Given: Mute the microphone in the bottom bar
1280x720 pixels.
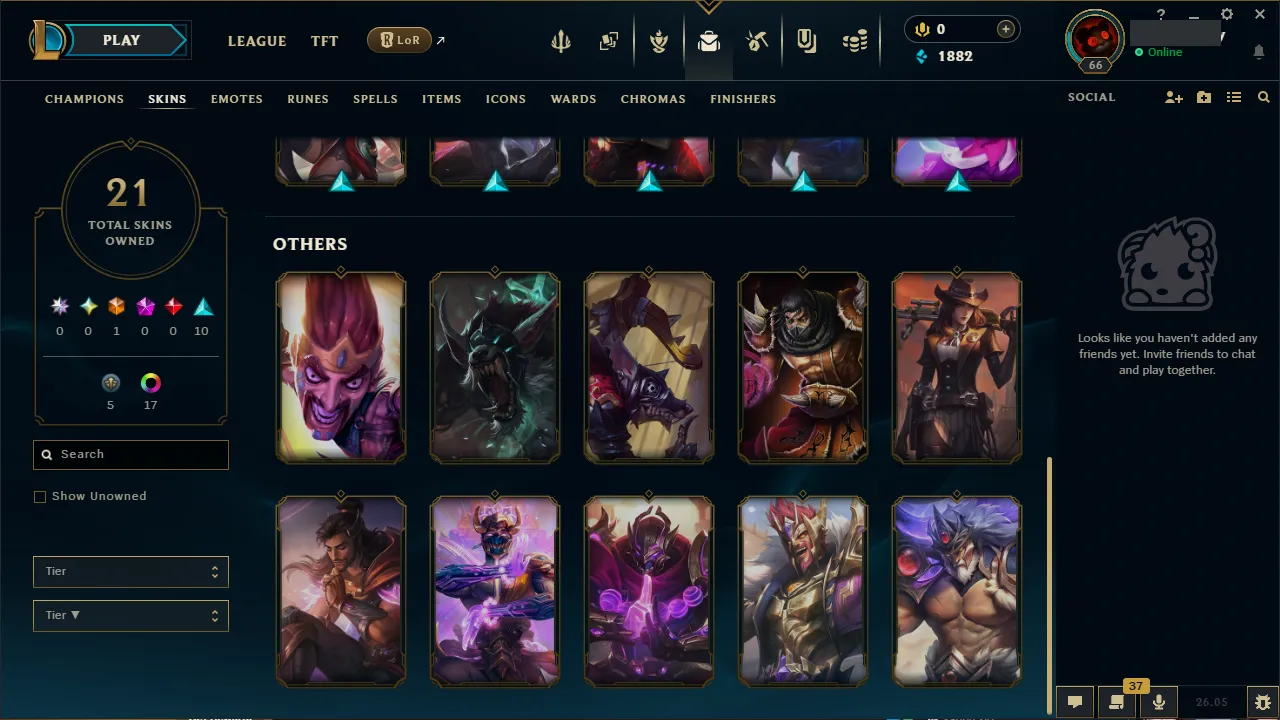Looking at the screenshot, I should click(1158, 701).
